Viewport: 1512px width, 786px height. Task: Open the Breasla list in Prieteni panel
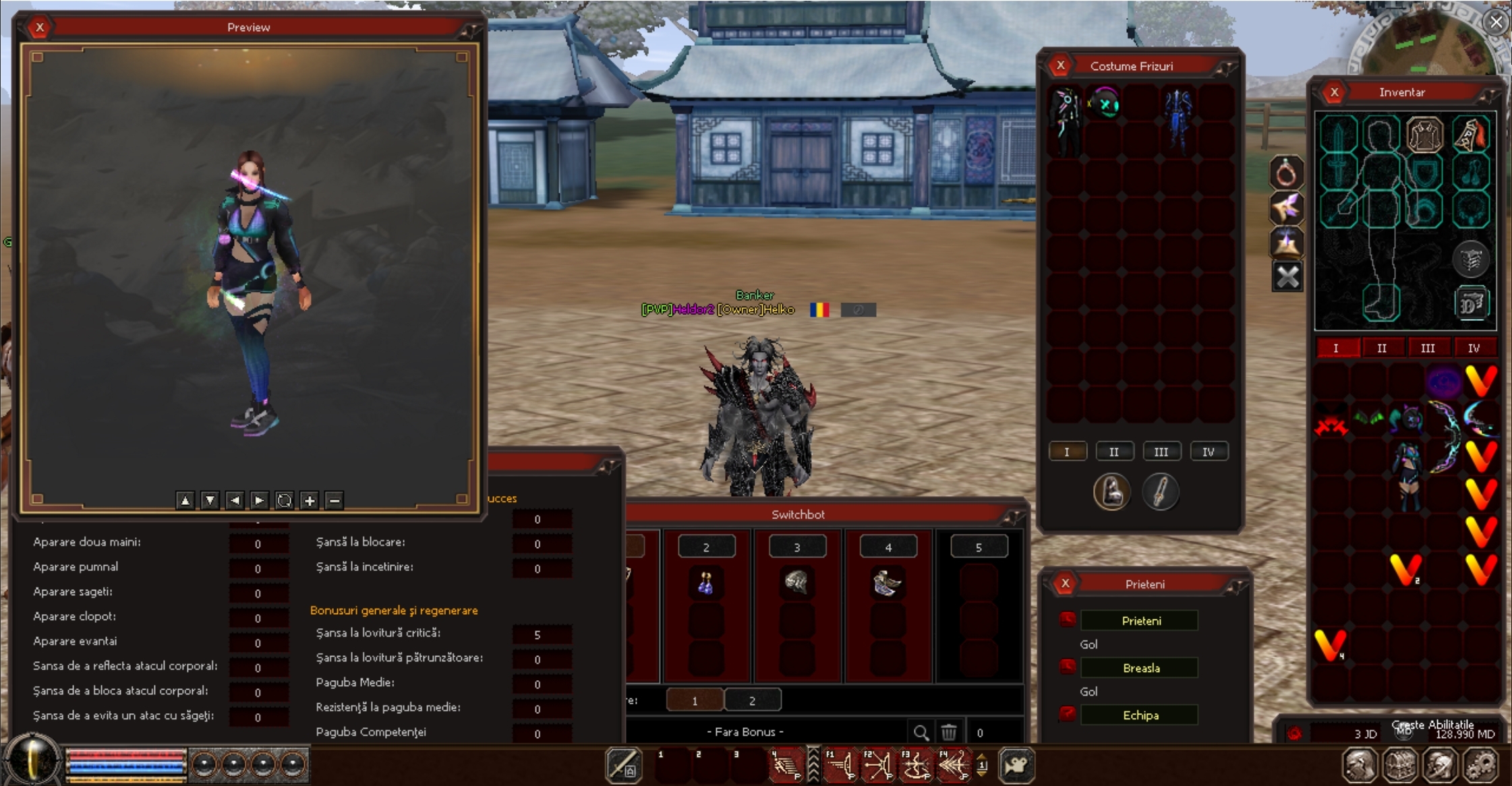(1140, 667)
